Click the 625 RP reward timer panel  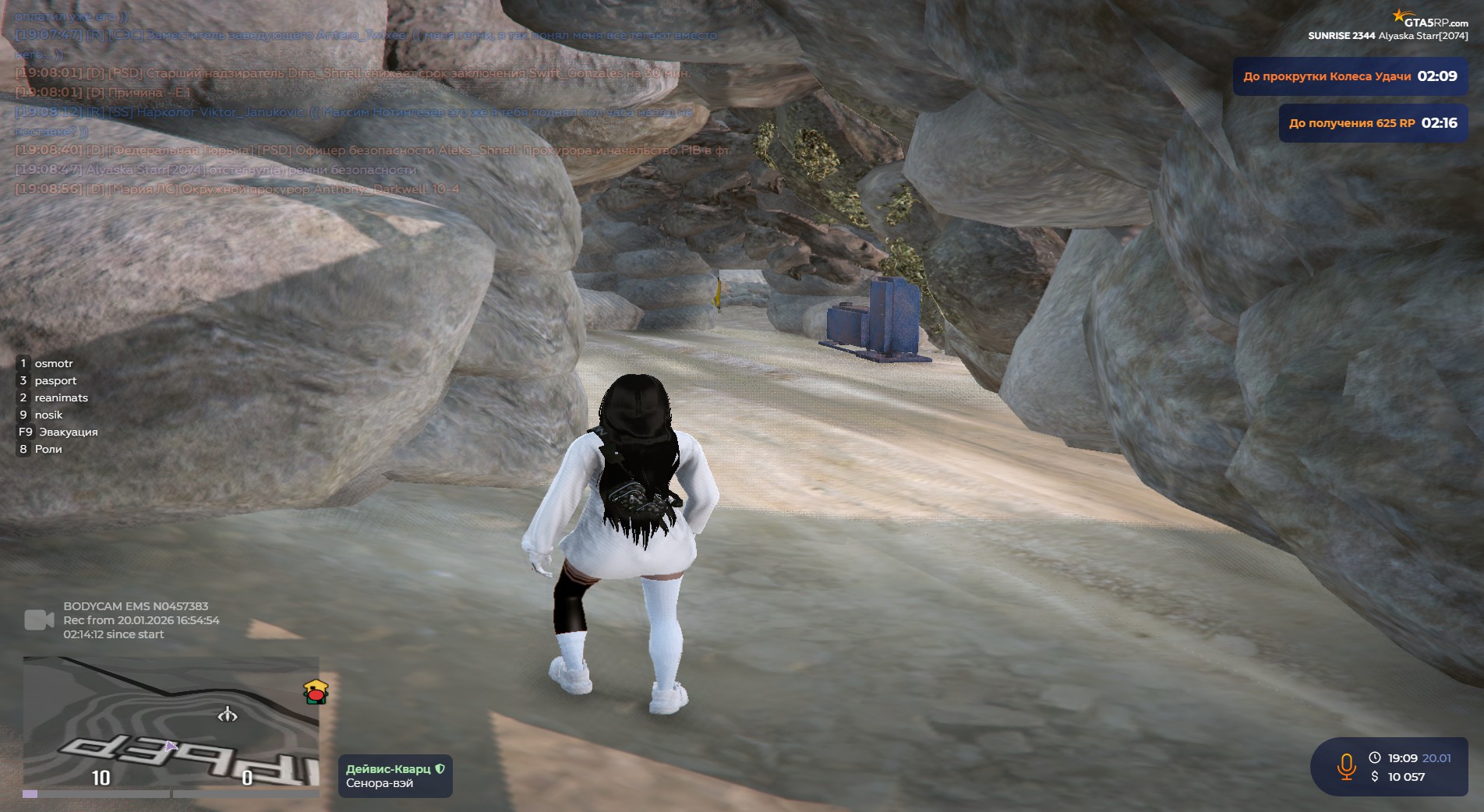point(1372,123)
